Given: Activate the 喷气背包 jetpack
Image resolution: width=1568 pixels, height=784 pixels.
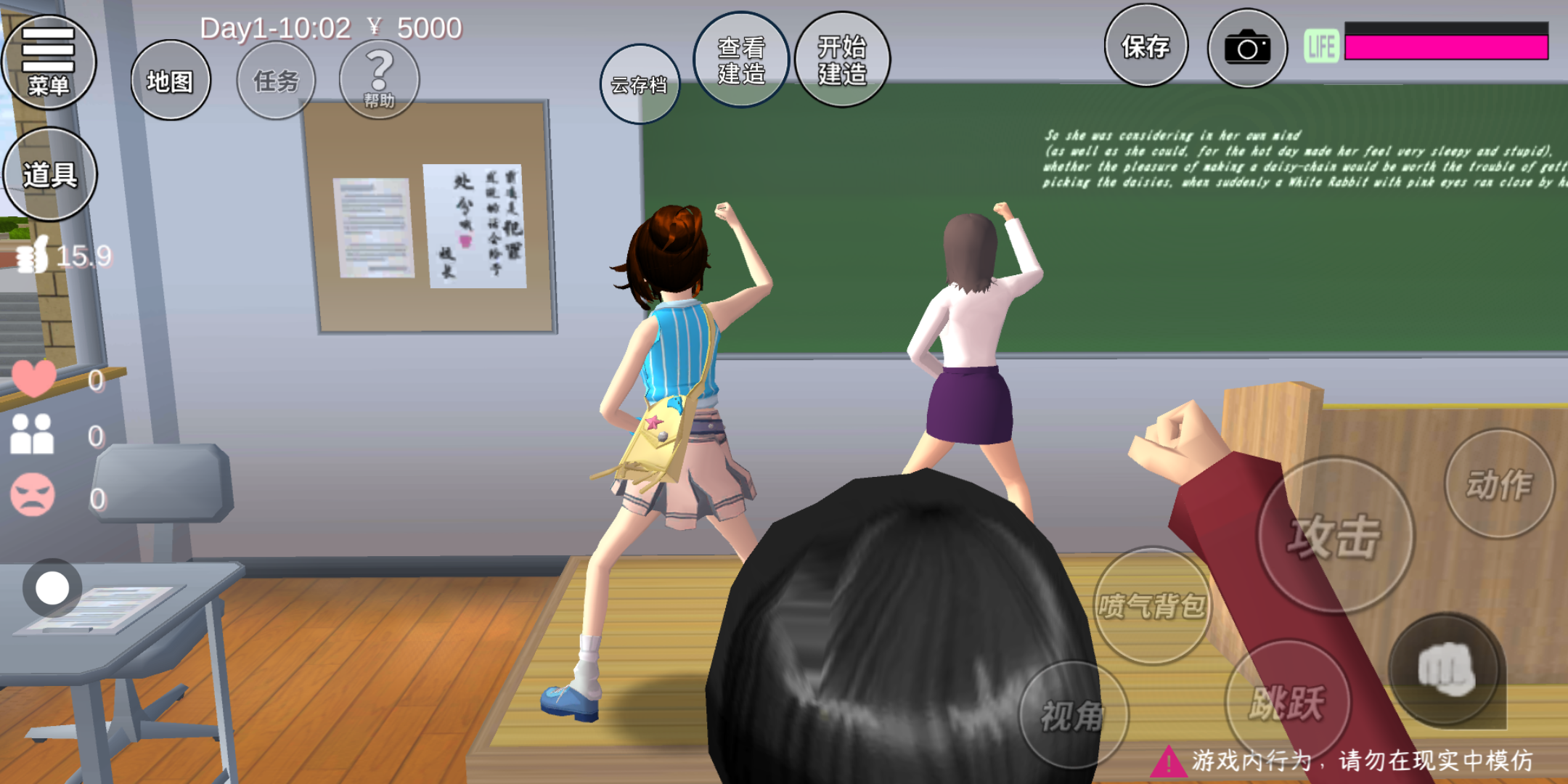Looking at the screenshot, I should [1152, 605].
